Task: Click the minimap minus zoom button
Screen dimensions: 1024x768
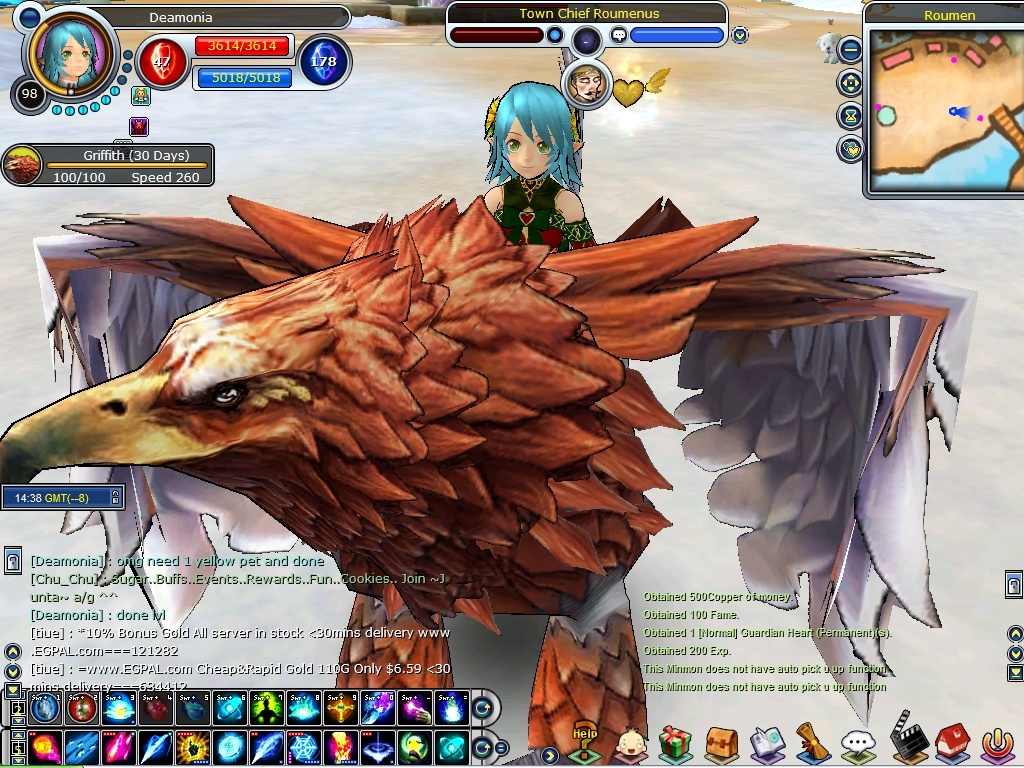Action: (851, 49)
